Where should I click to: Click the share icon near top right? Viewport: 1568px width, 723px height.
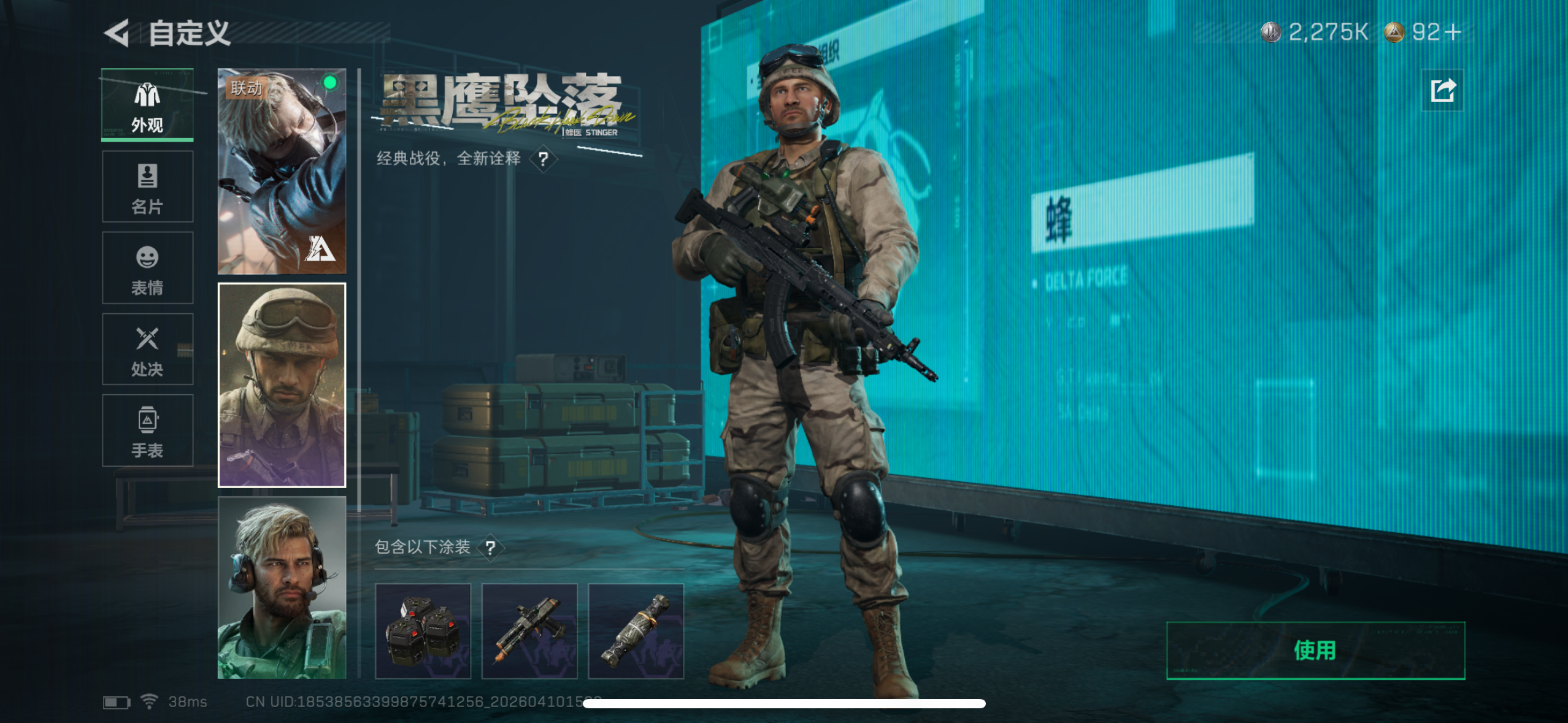point(1443,90)
